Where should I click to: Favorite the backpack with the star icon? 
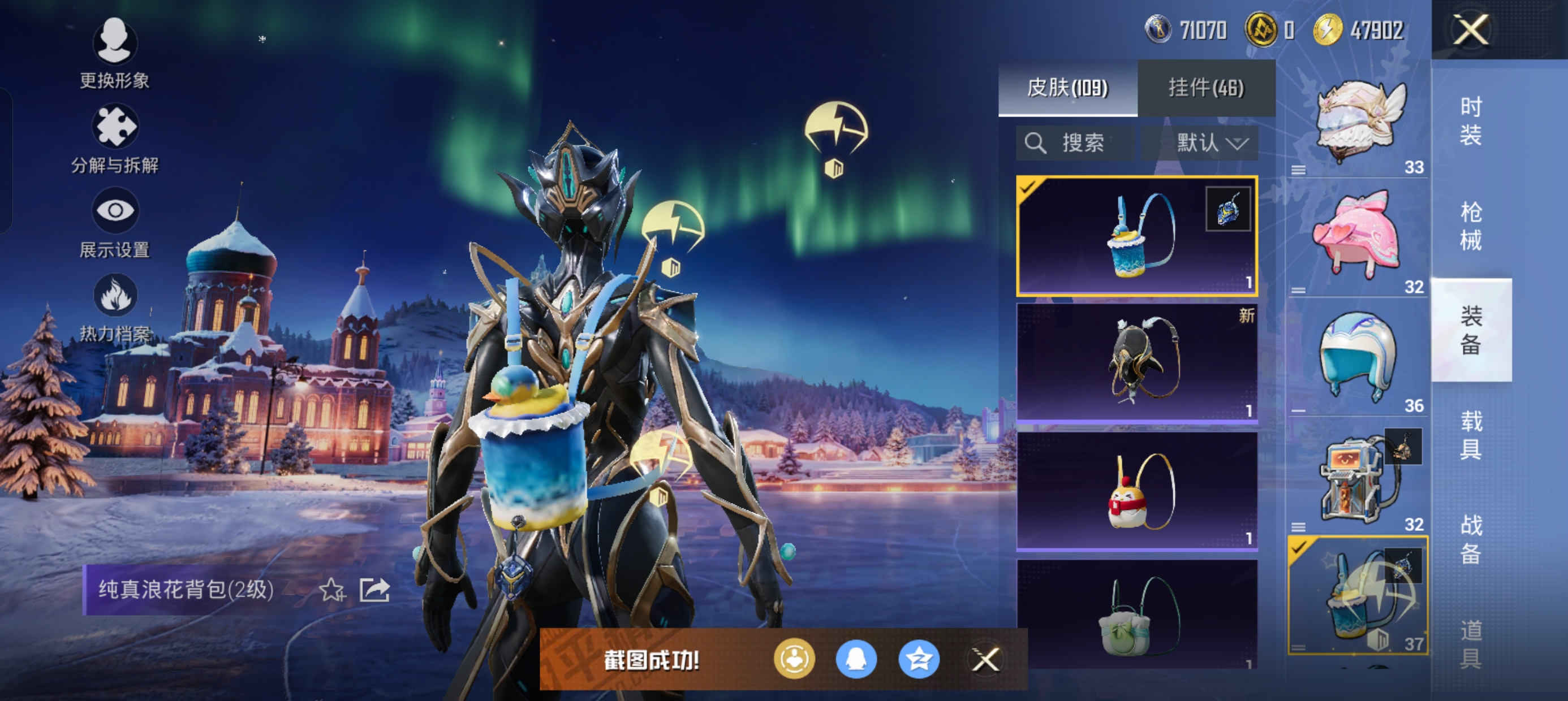[331, 590]
